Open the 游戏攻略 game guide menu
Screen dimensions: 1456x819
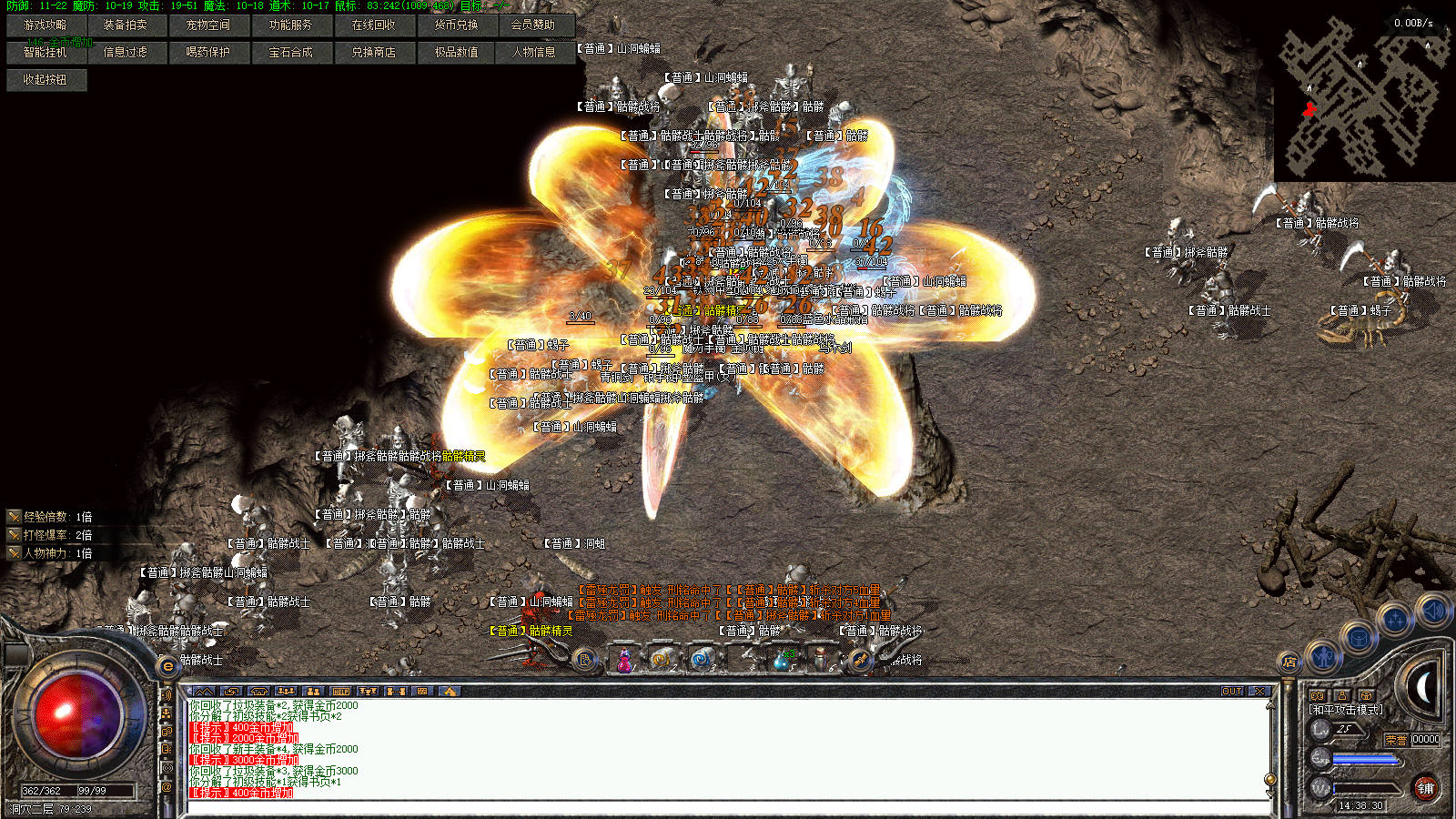tap(45, 25)
